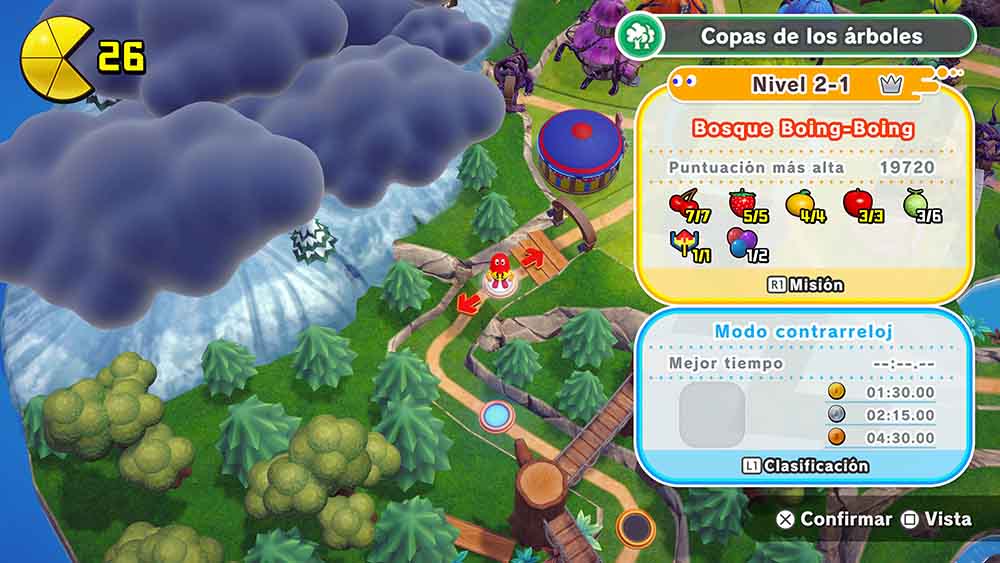The height and width of the screenshot is (563, 1000).
Task: Follow the red arrow toward the wooden bridge
Action: (x=532, y=260)
